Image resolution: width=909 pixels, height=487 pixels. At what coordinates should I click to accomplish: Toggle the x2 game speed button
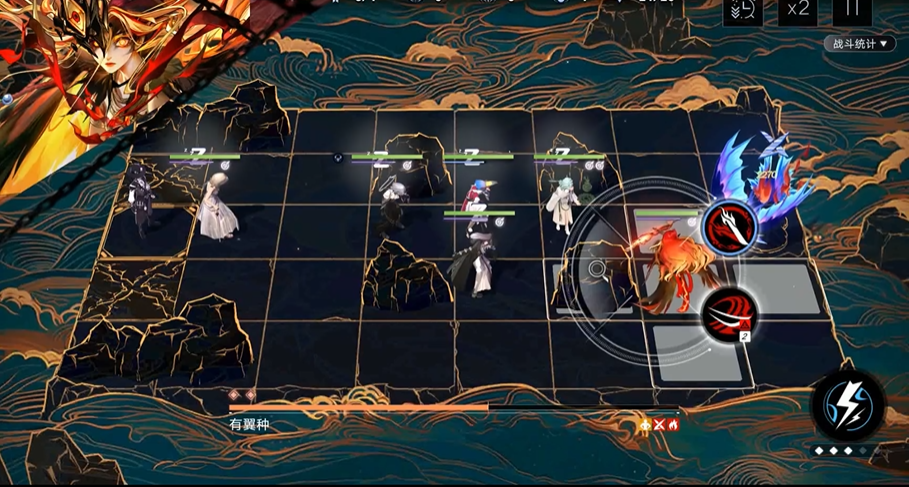(x=797, y=10)
